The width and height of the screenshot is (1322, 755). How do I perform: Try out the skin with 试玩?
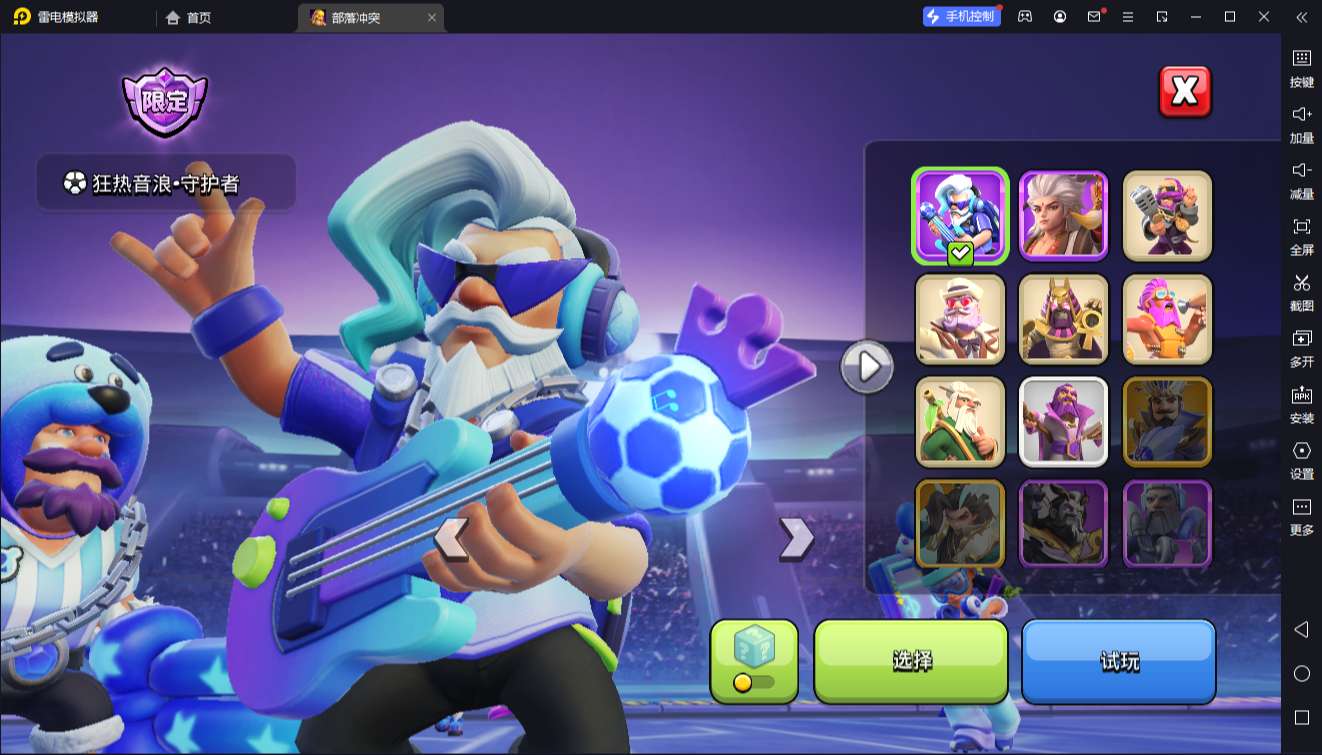point(1118,661)
